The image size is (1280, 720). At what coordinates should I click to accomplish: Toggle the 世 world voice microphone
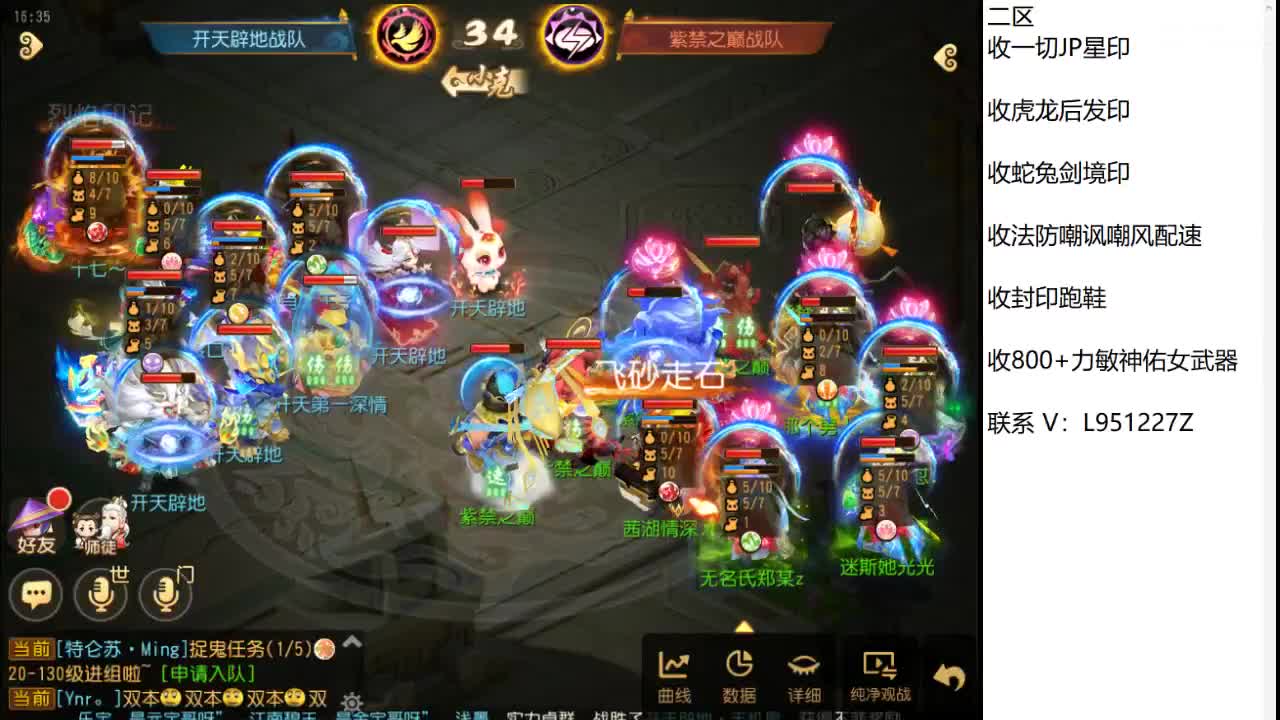(x=100, y=592)
